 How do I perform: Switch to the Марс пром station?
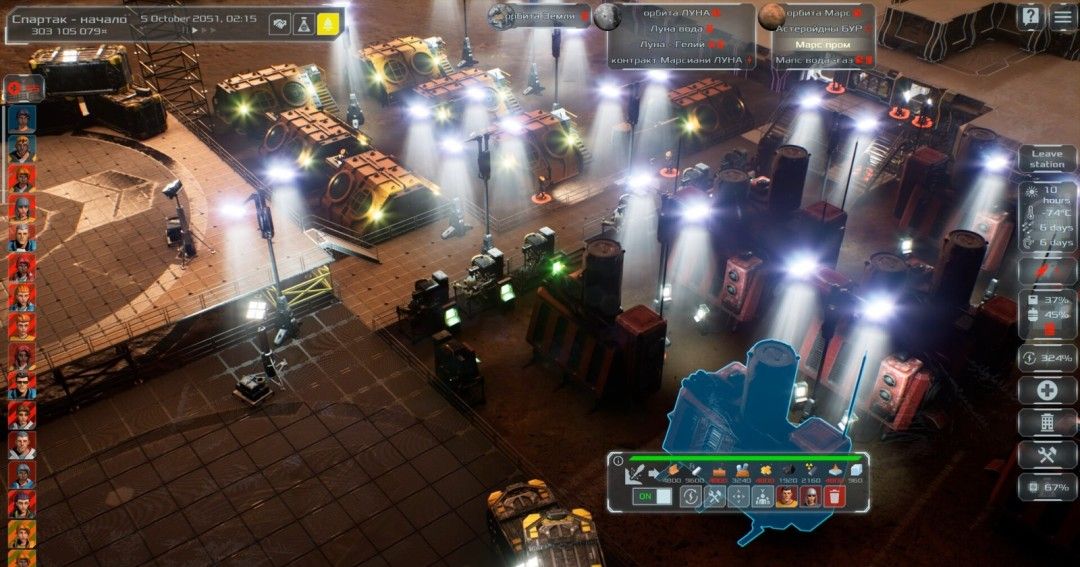[x=822, y=45]
